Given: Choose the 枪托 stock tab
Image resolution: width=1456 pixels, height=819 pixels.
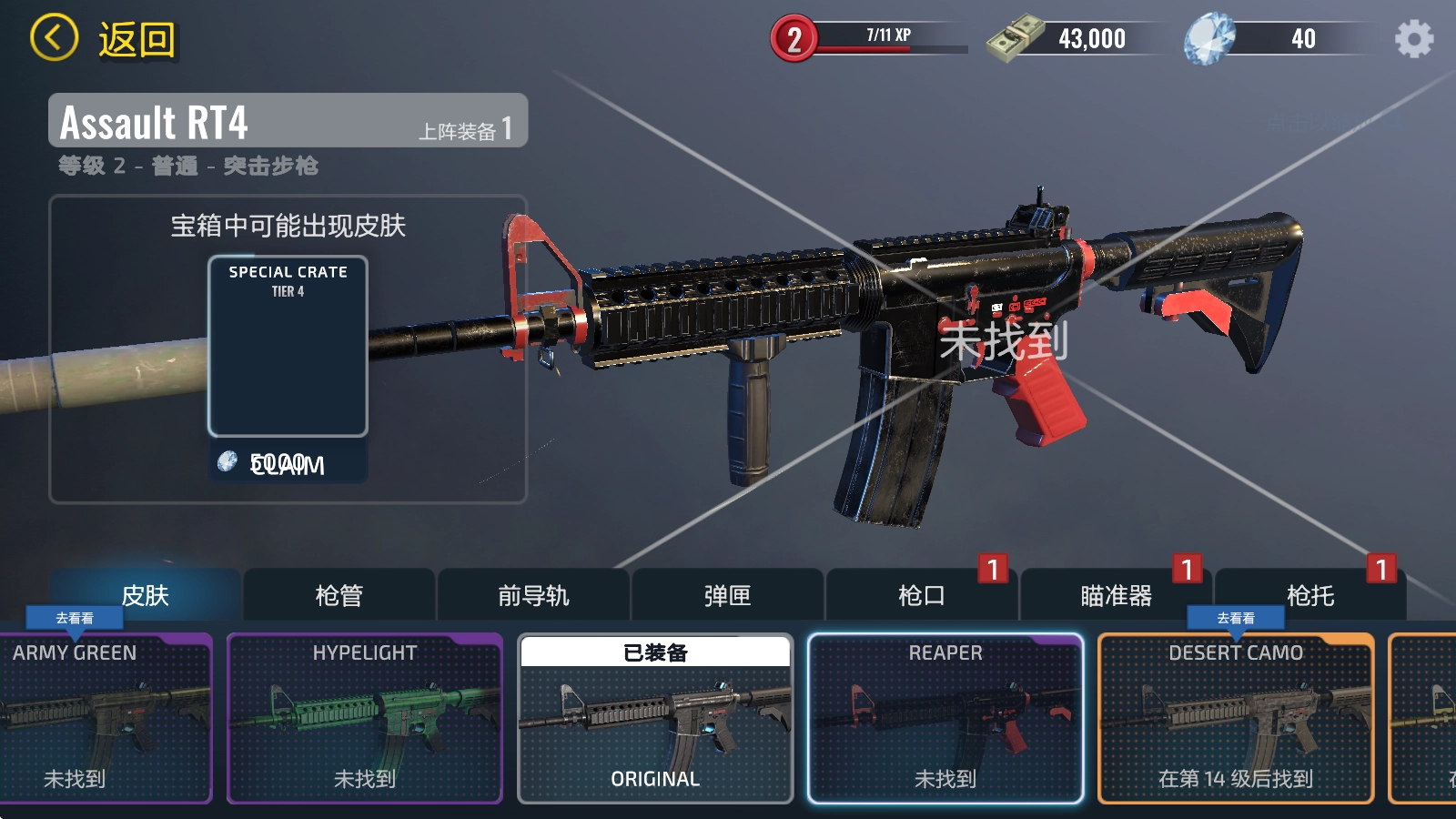Looking at the screenshot, I should (x=1309, y=595).
